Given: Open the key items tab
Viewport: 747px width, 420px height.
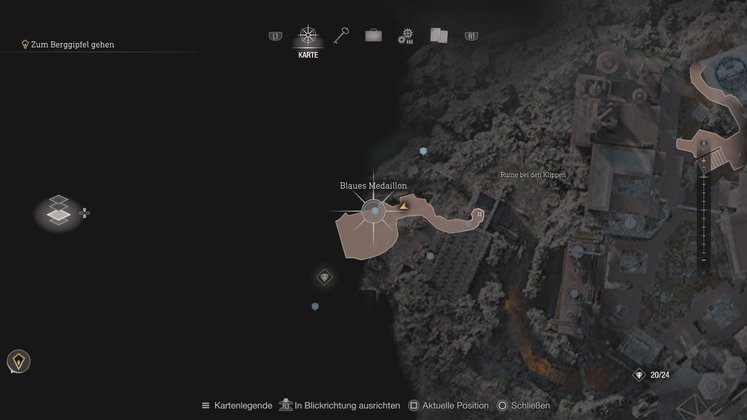Looking at the screenshot, I should pos(341,35).
